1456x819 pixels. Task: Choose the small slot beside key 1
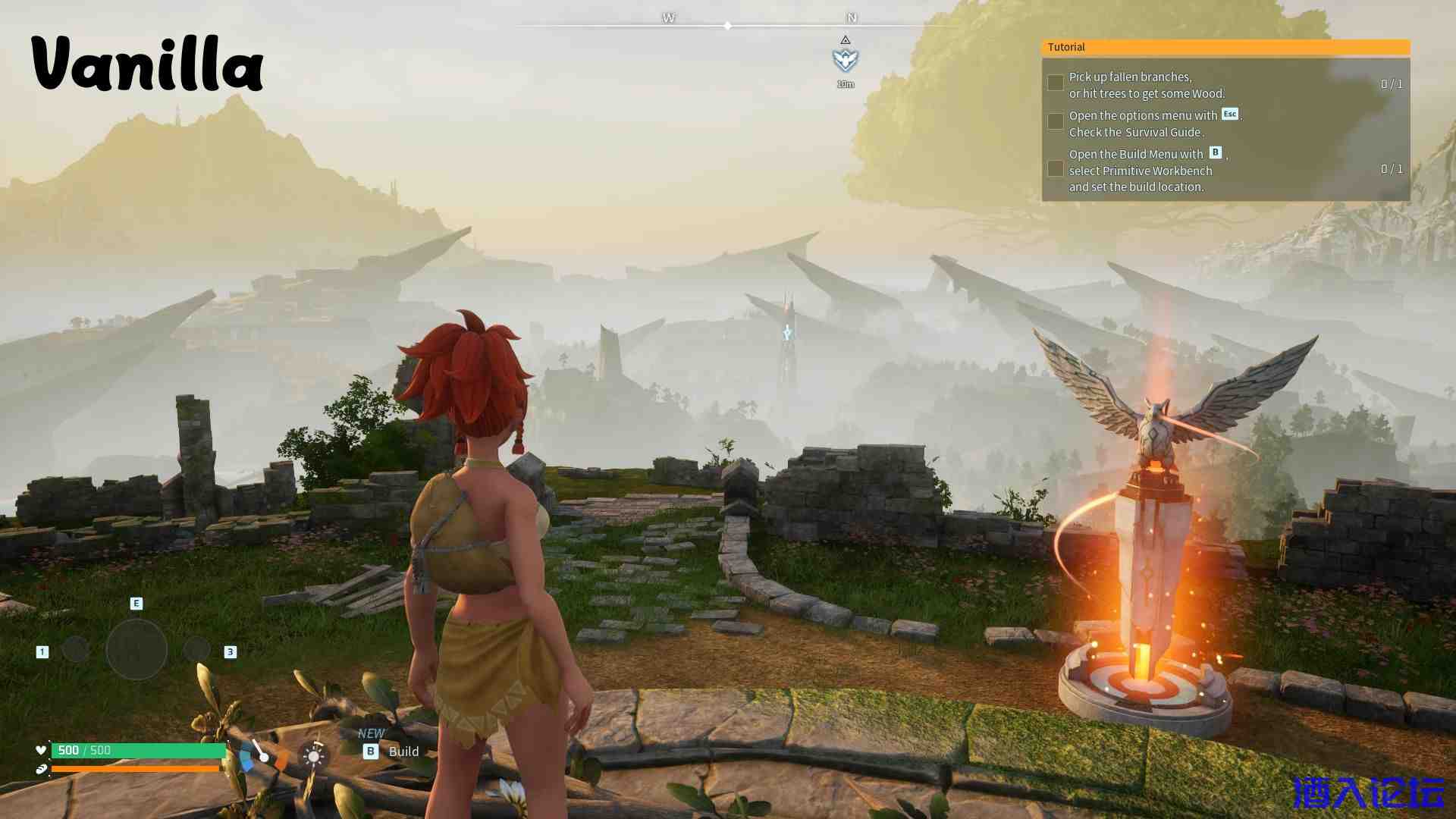(x=75, y=649)
